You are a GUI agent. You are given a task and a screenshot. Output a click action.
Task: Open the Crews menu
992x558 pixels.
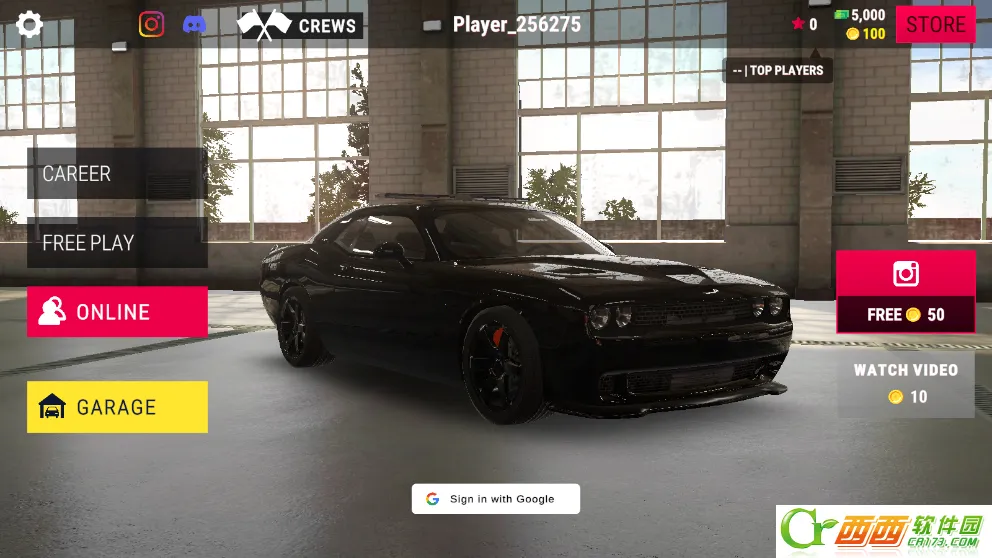pos(300,25)
